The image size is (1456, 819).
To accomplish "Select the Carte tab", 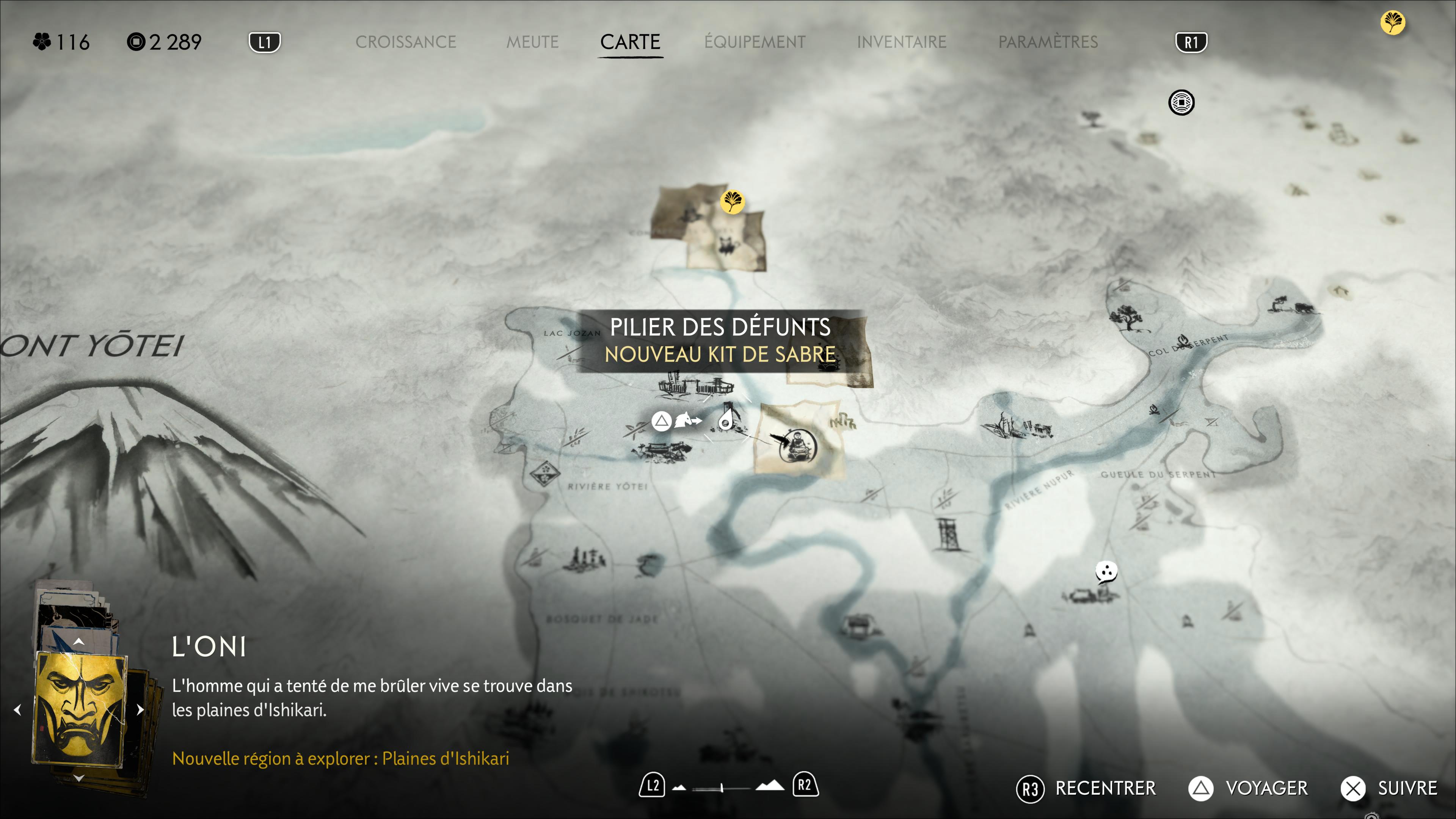I will (x=630, y=42).
